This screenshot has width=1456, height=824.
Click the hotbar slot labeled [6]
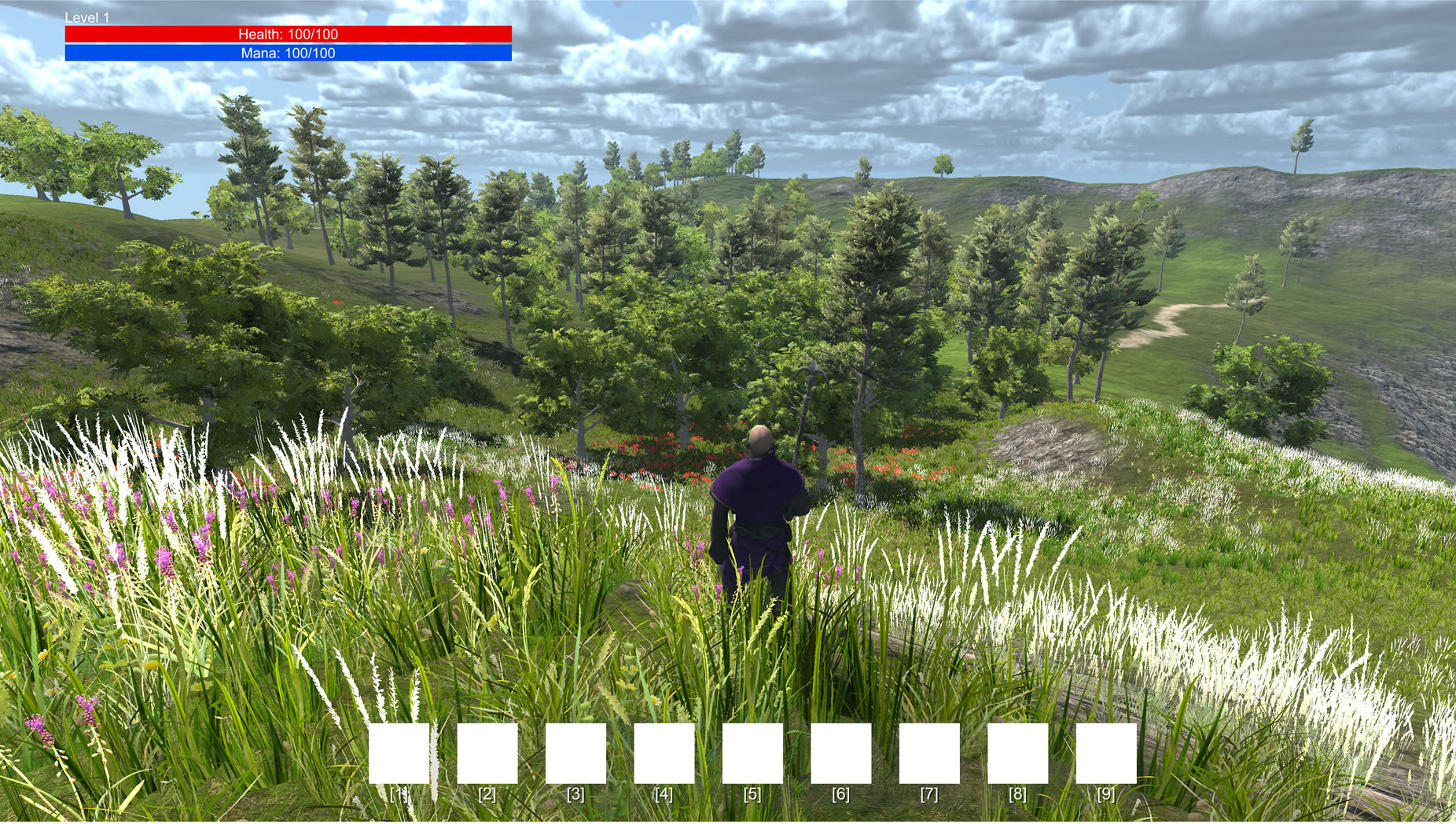tap(840, 753)
